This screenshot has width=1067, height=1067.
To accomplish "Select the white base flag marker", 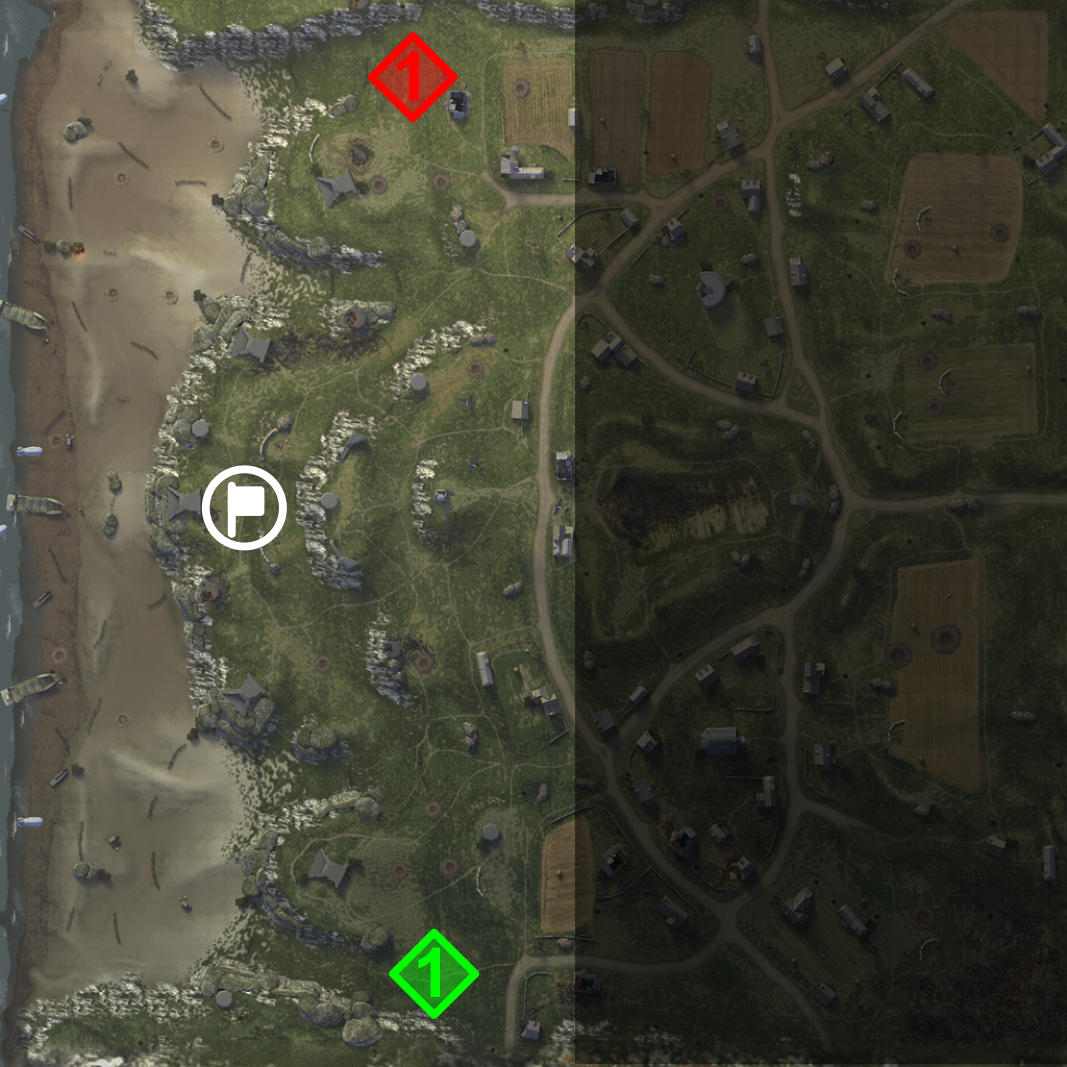I will (244, 509).
